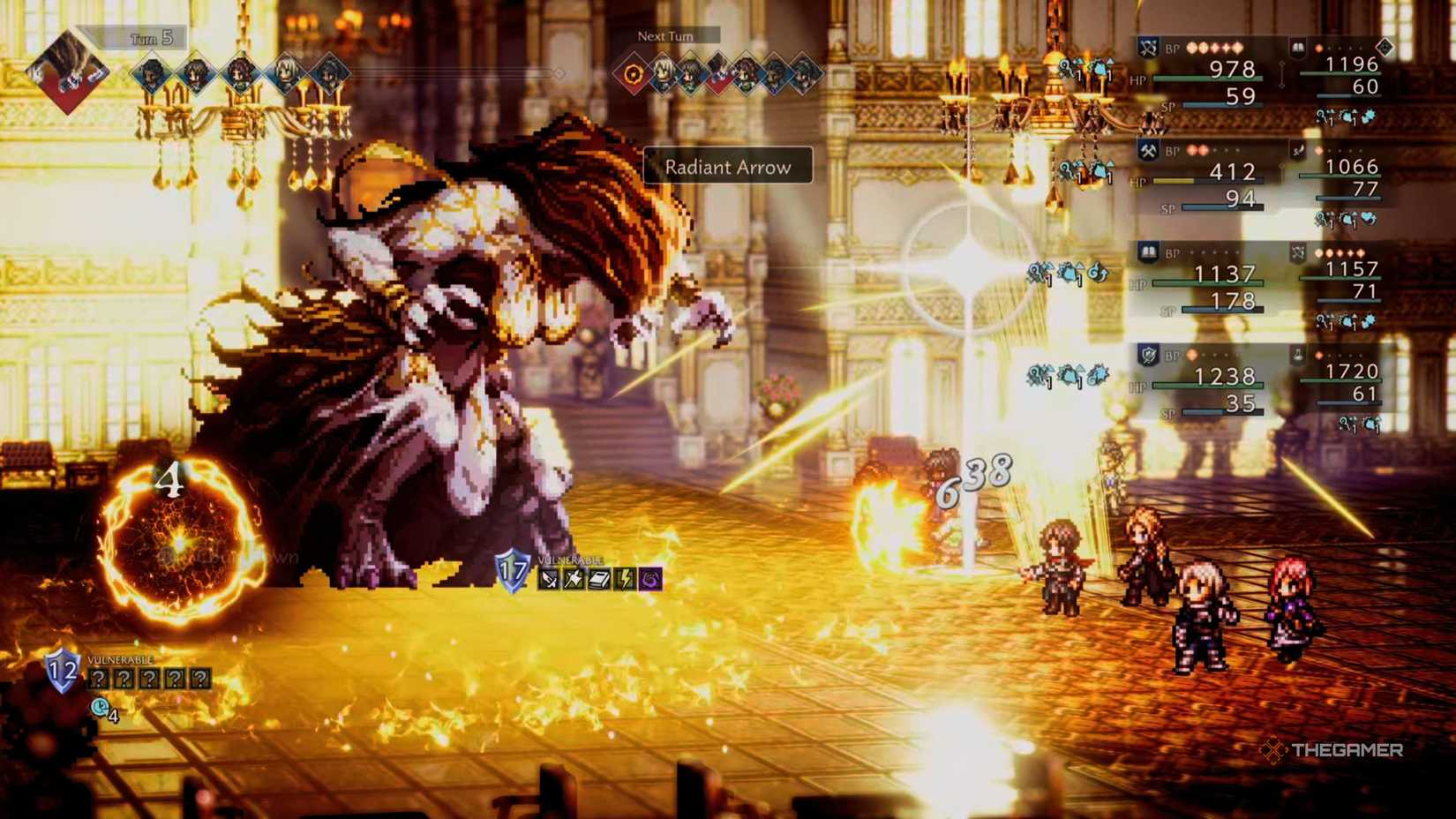Click the first character's job crest icon
This screenshot has width=1456, height=819.
point(1148,49)
